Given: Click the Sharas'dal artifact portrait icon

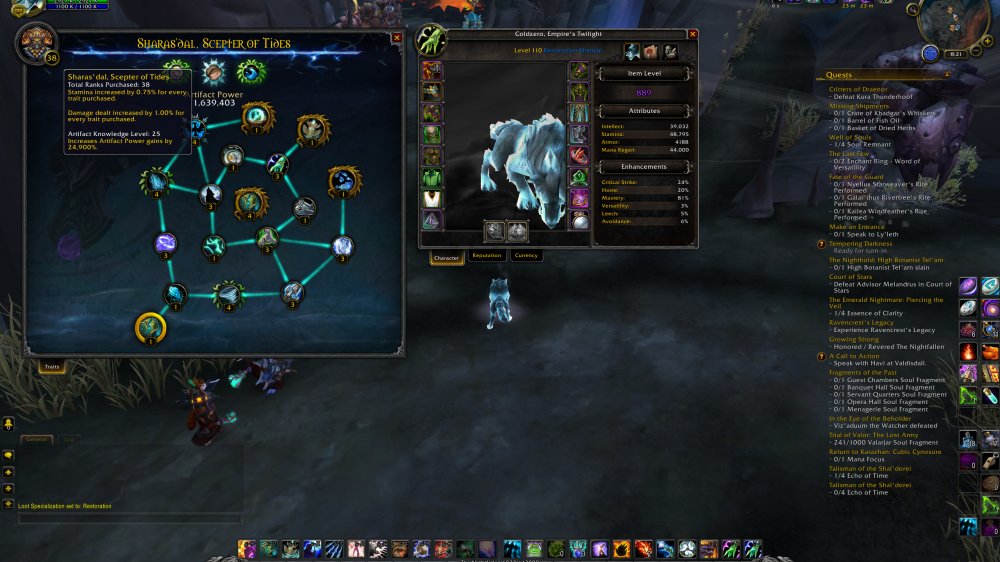Looking at the screenshot, I should click(36, 43).
